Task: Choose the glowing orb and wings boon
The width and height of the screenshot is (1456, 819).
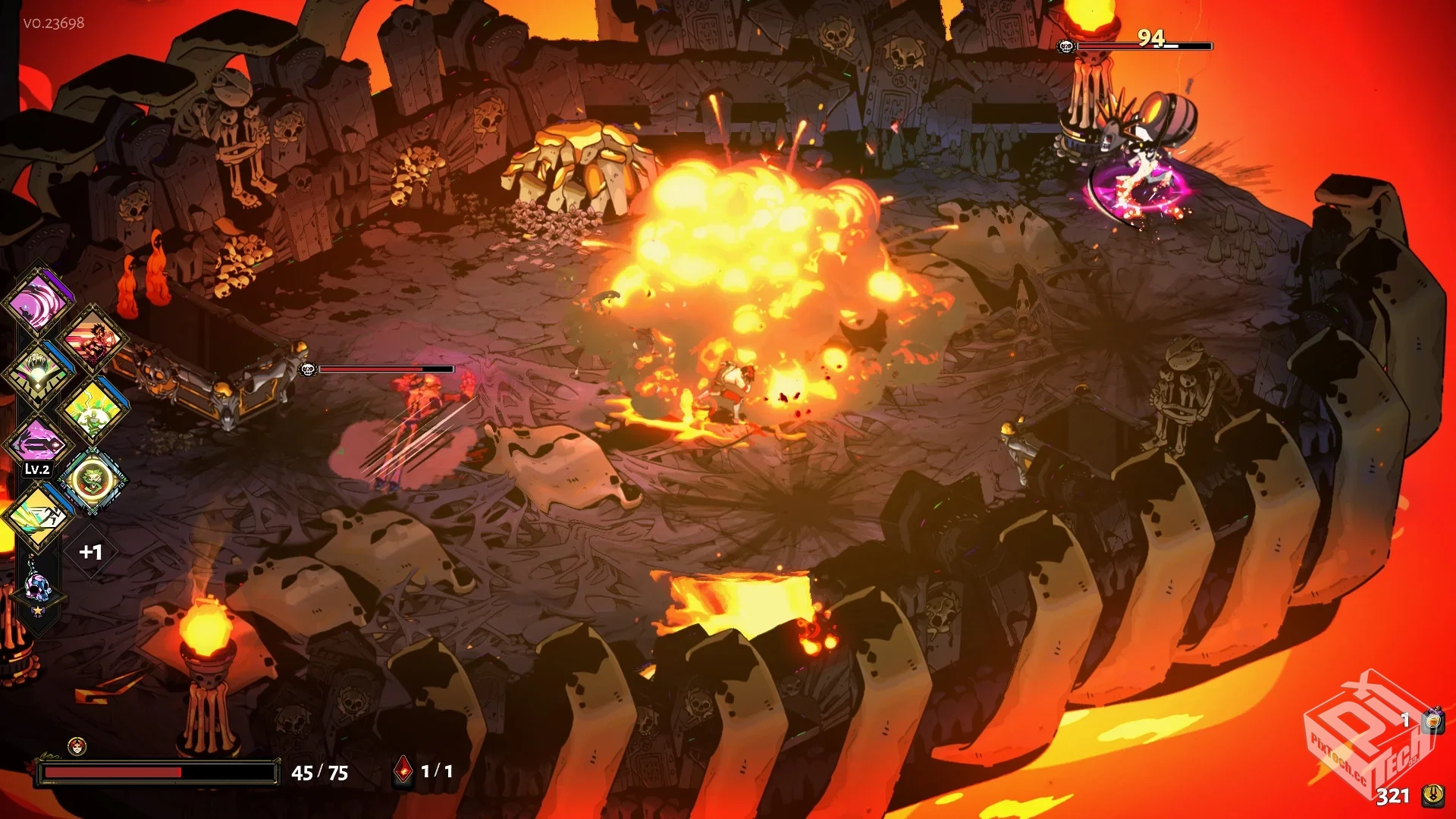Action: pos(38,372)
